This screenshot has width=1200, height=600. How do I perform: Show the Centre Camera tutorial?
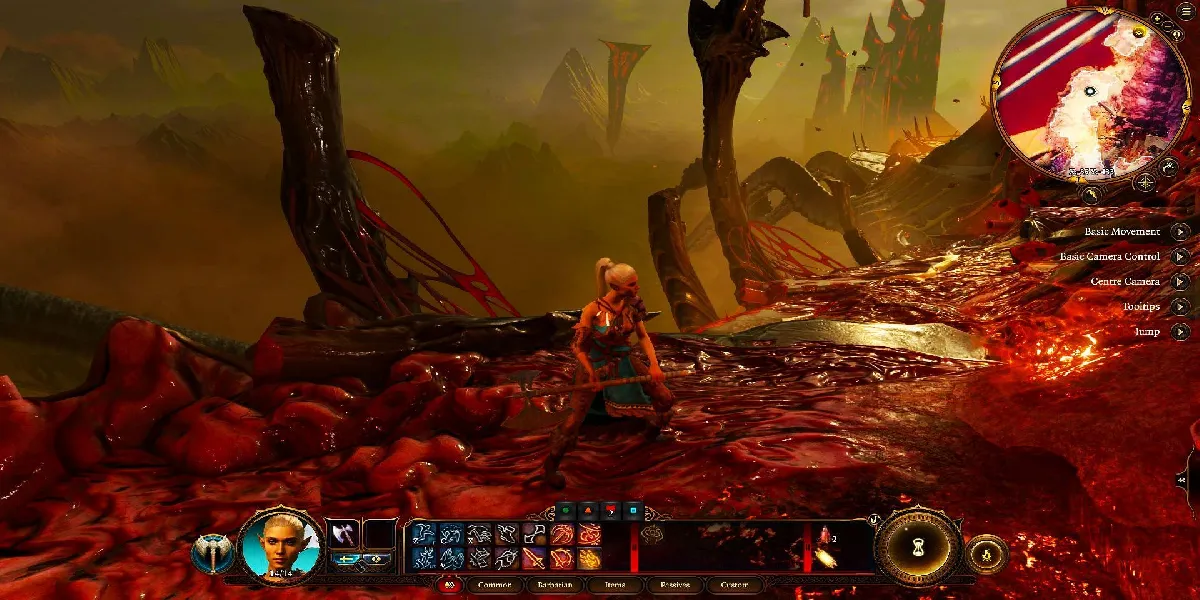[1181, 282]
